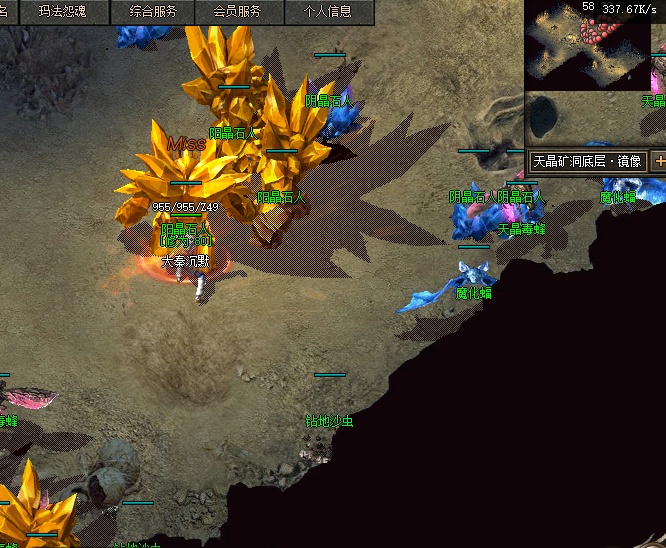Viewport: 666px width, 548px height.
Task: Click the 天晶矿洞底层·镜像 map name label
Action: tap(587, 161)
